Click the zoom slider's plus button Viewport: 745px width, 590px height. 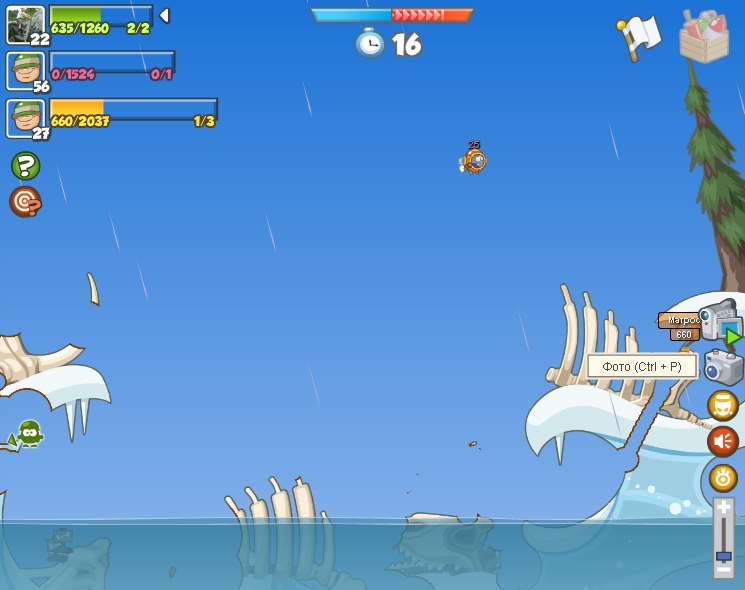pos(724,508)
